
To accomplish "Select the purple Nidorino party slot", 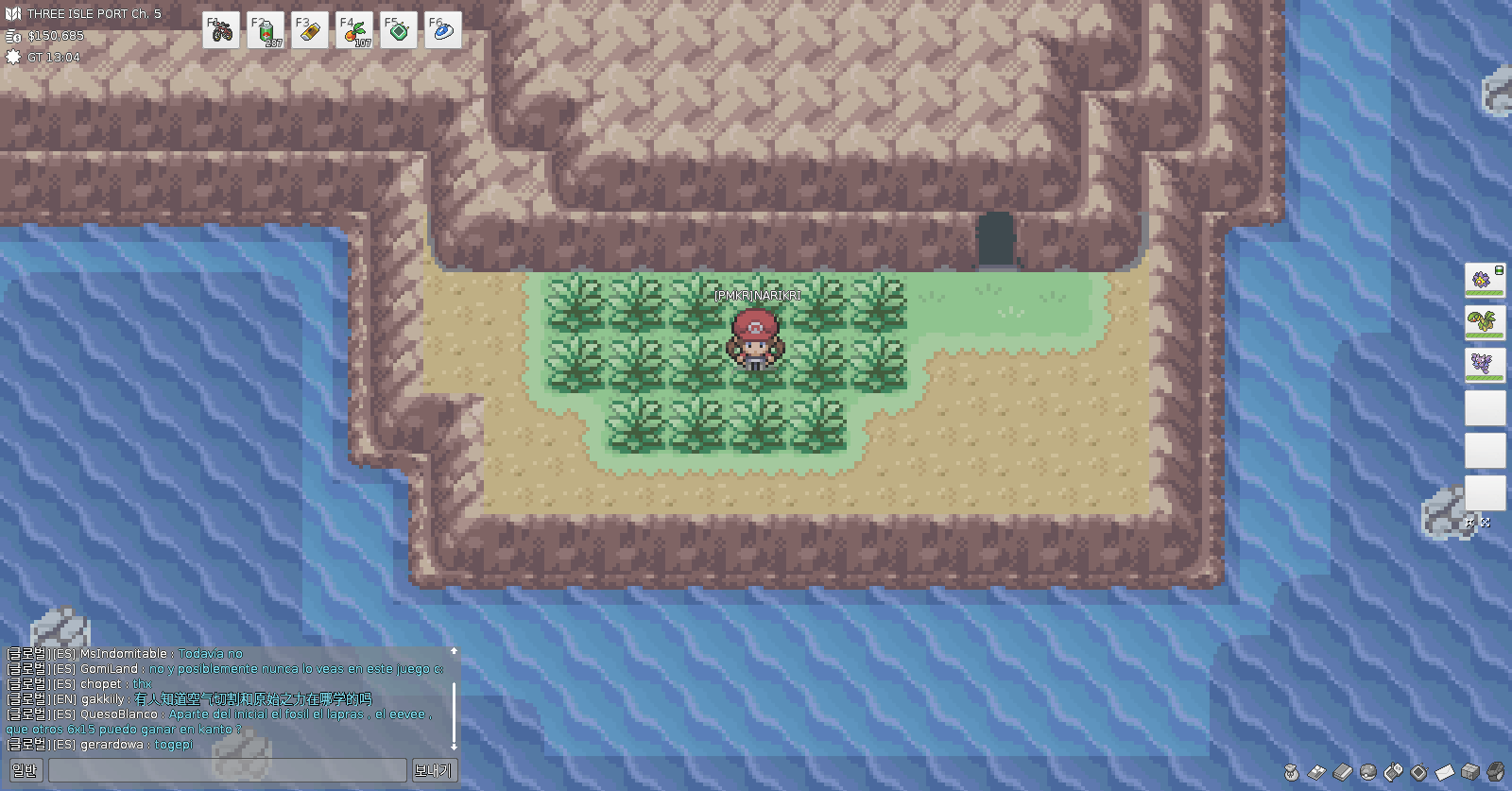I will point(1485,365).
